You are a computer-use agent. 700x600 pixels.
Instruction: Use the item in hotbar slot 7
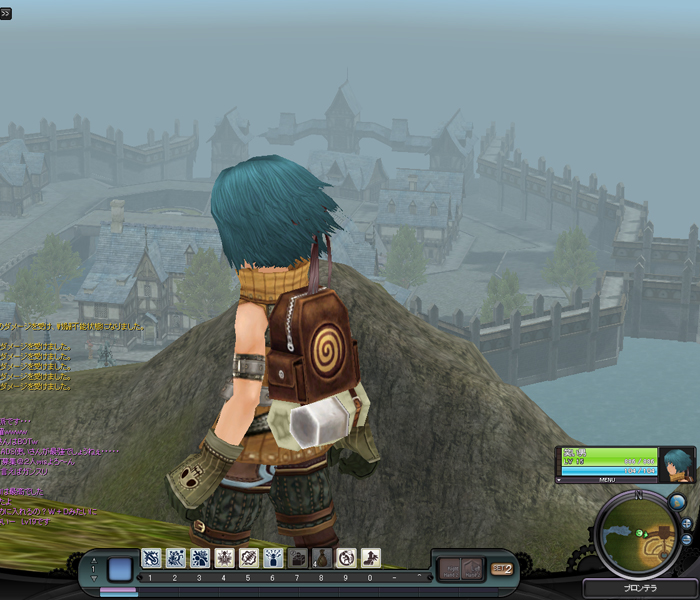pos(298,558)
